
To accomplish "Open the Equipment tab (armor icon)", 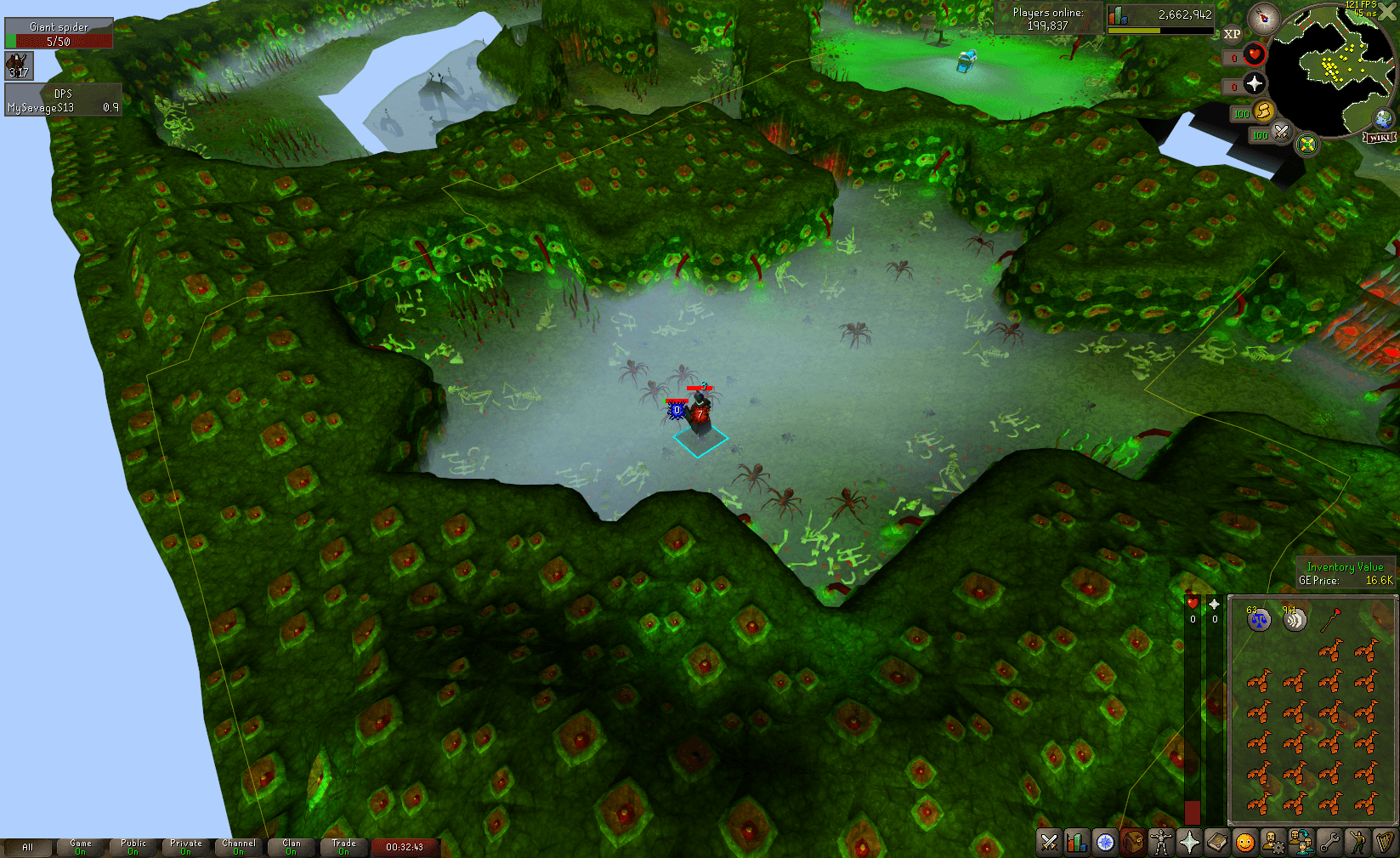I will pyautogui.click(x=1160, y=843).
